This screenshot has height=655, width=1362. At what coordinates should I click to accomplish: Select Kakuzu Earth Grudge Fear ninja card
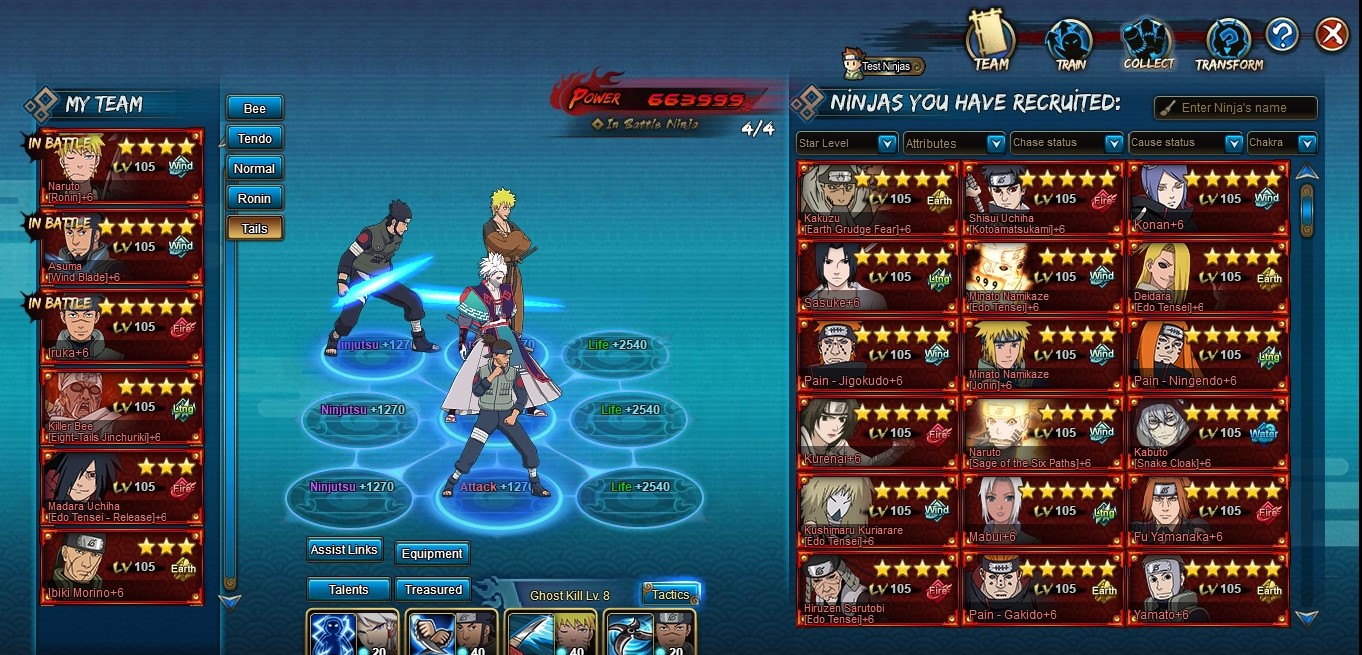click(x=878, y=199)
